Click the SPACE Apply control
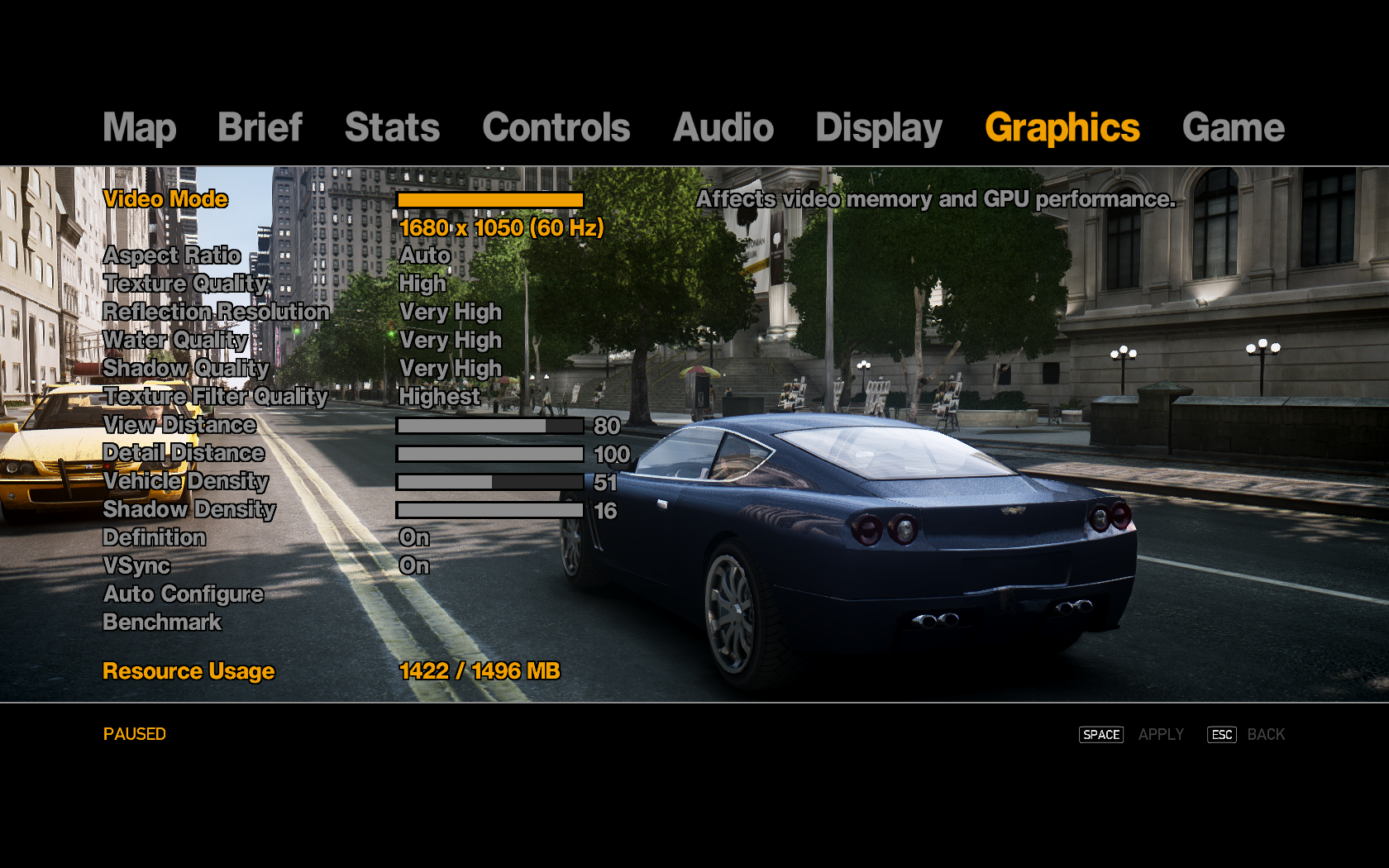The width and height of the screenshot is (1389, 868). coord(1100,734)
